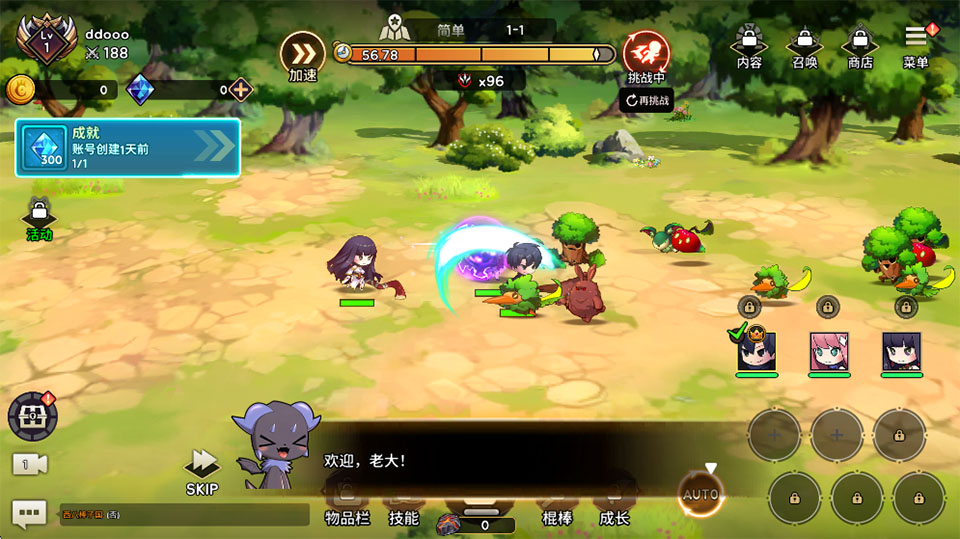Click the video camera icon
960x539 pixels.
click(x=30, y=464)
